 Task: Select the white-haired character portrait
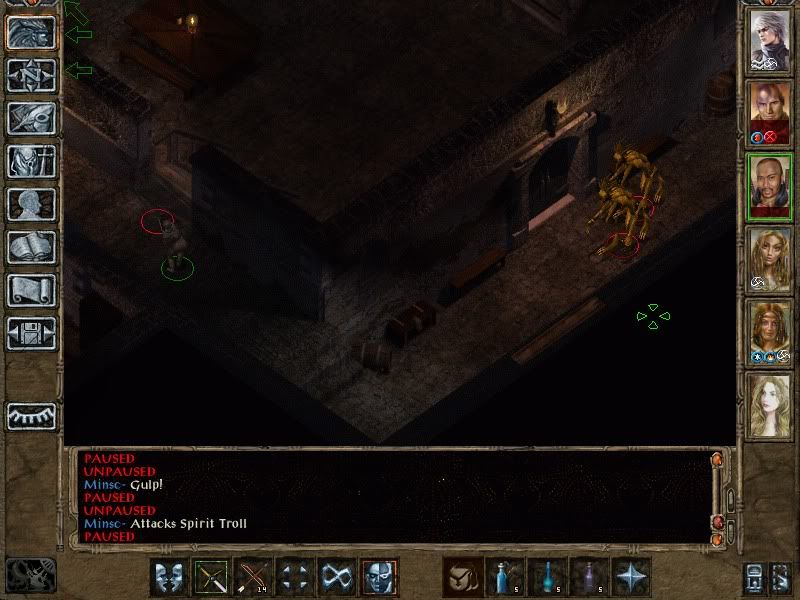(x=771, y=40)
